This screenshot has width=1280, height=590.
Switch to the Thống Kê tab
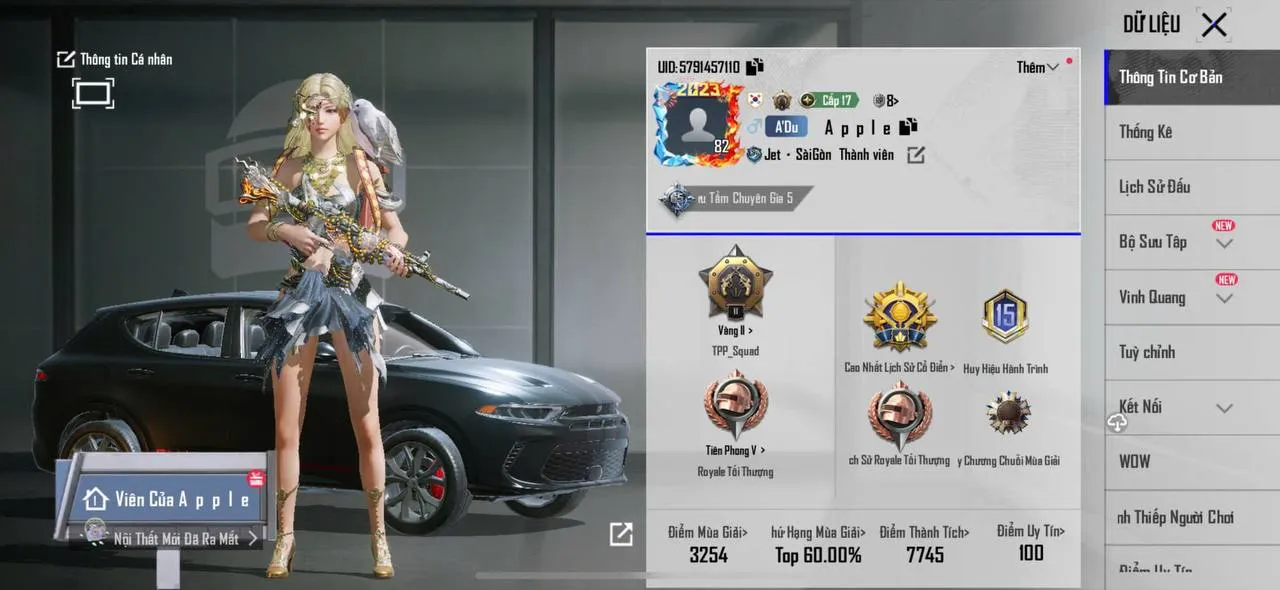1146,132
